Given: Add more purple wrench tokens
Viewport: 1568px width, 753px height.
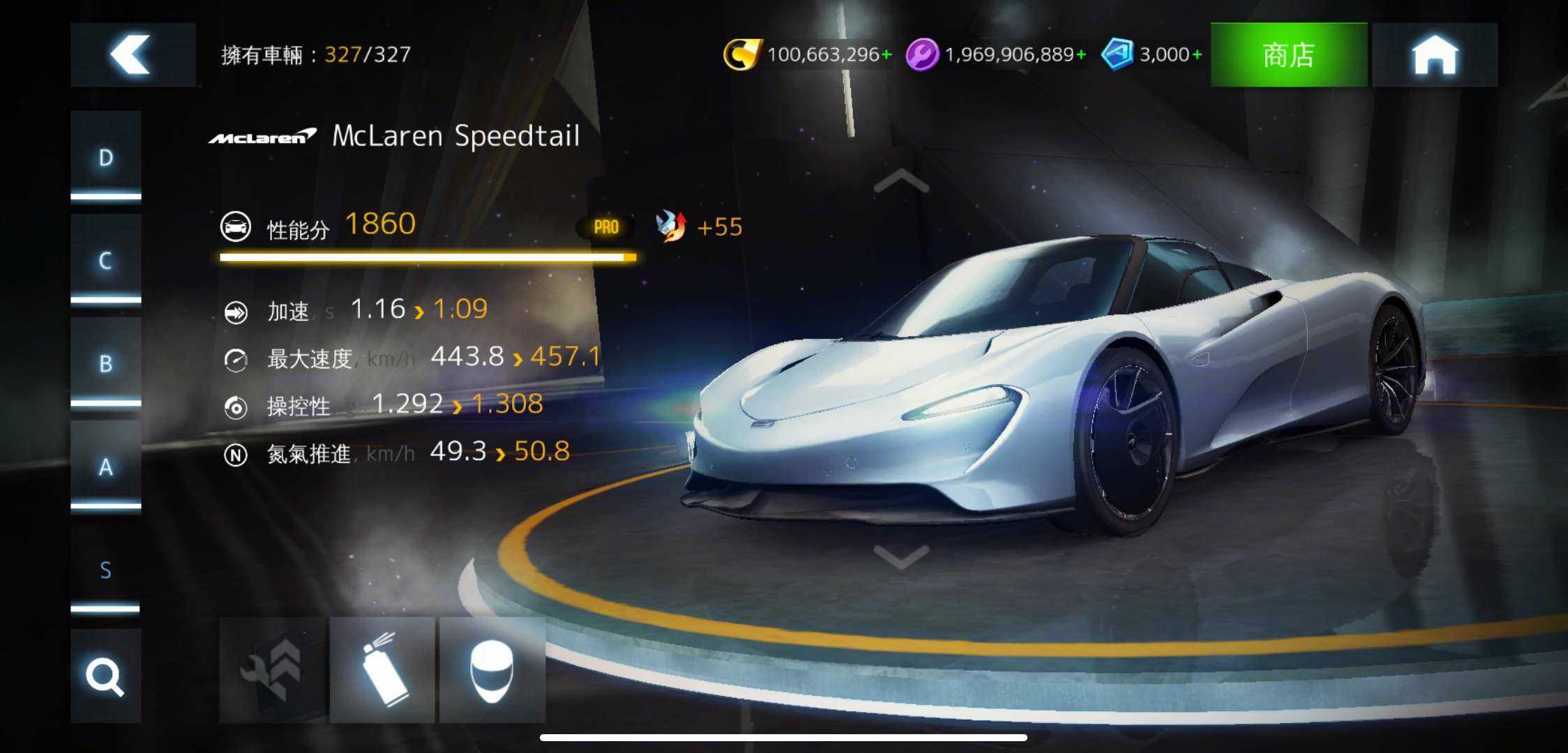Looking at the screenshot, I should pyautogui.click(x=1081, y=54).
